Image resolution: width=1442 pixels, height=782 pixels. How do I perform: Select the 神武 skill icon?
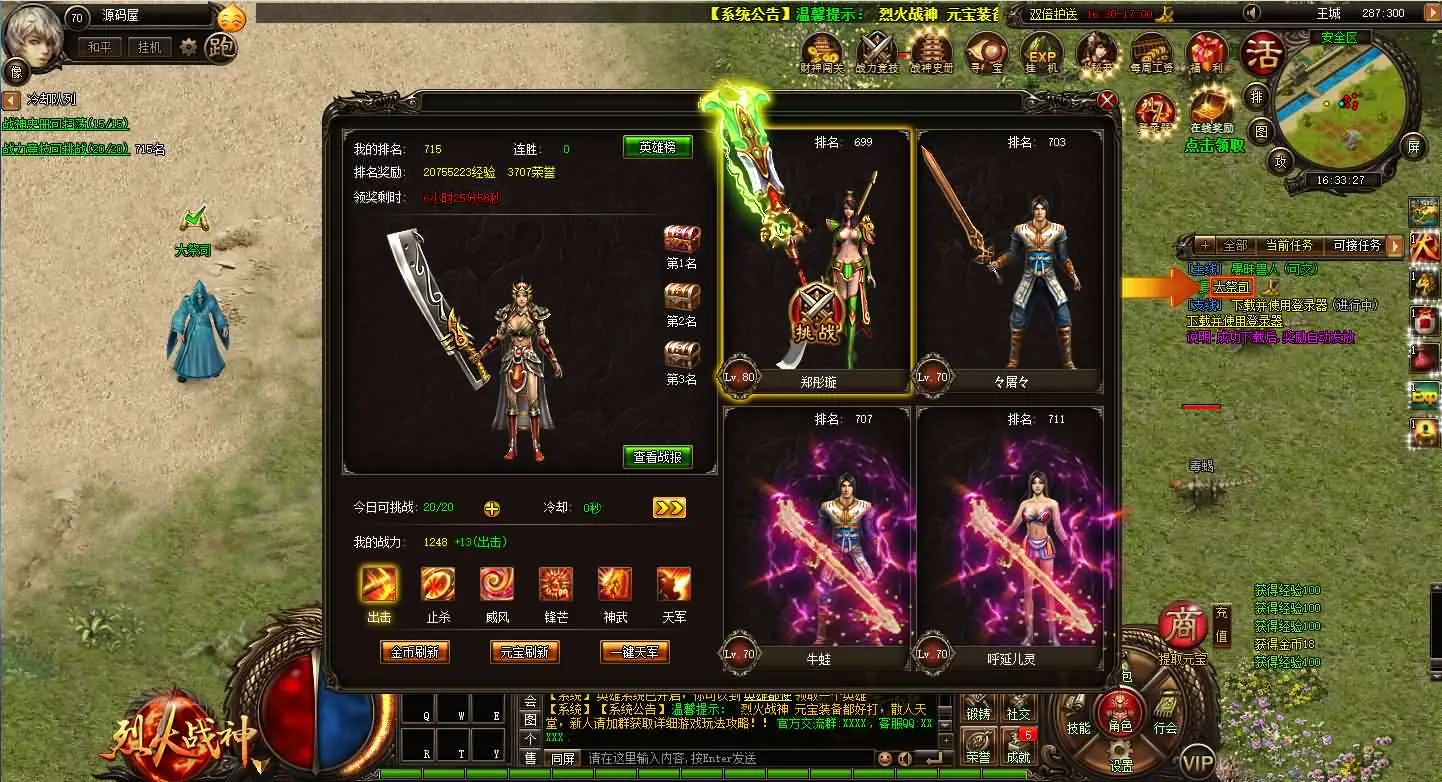point(615,585)
